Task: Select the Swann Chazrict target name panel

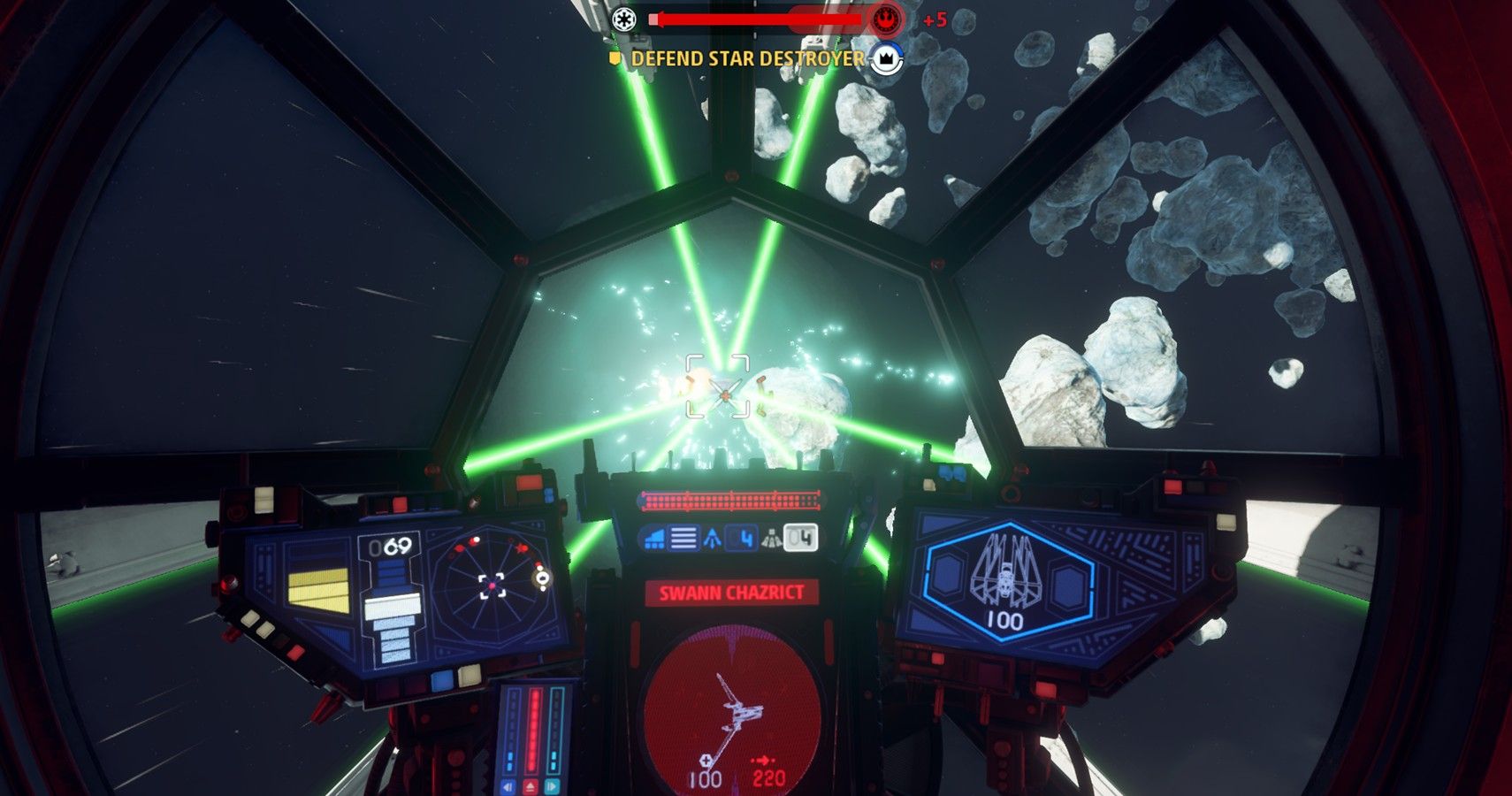Action: [731, 593]
